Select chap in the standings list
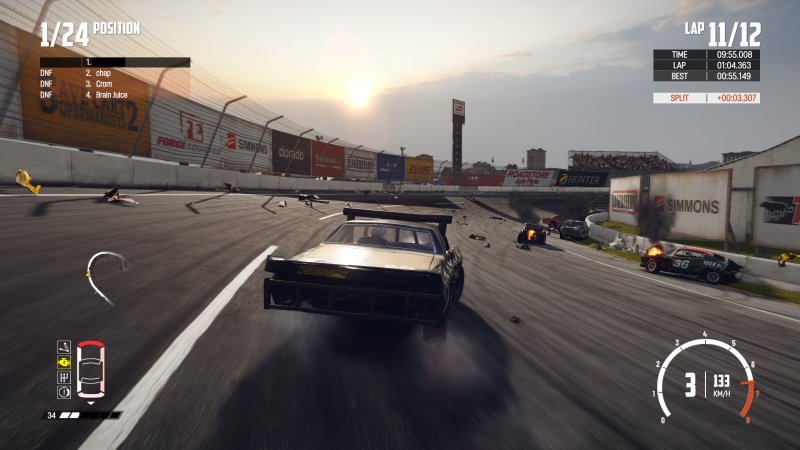This screenshot has height=450, width=800. click(x=100, y=73)
